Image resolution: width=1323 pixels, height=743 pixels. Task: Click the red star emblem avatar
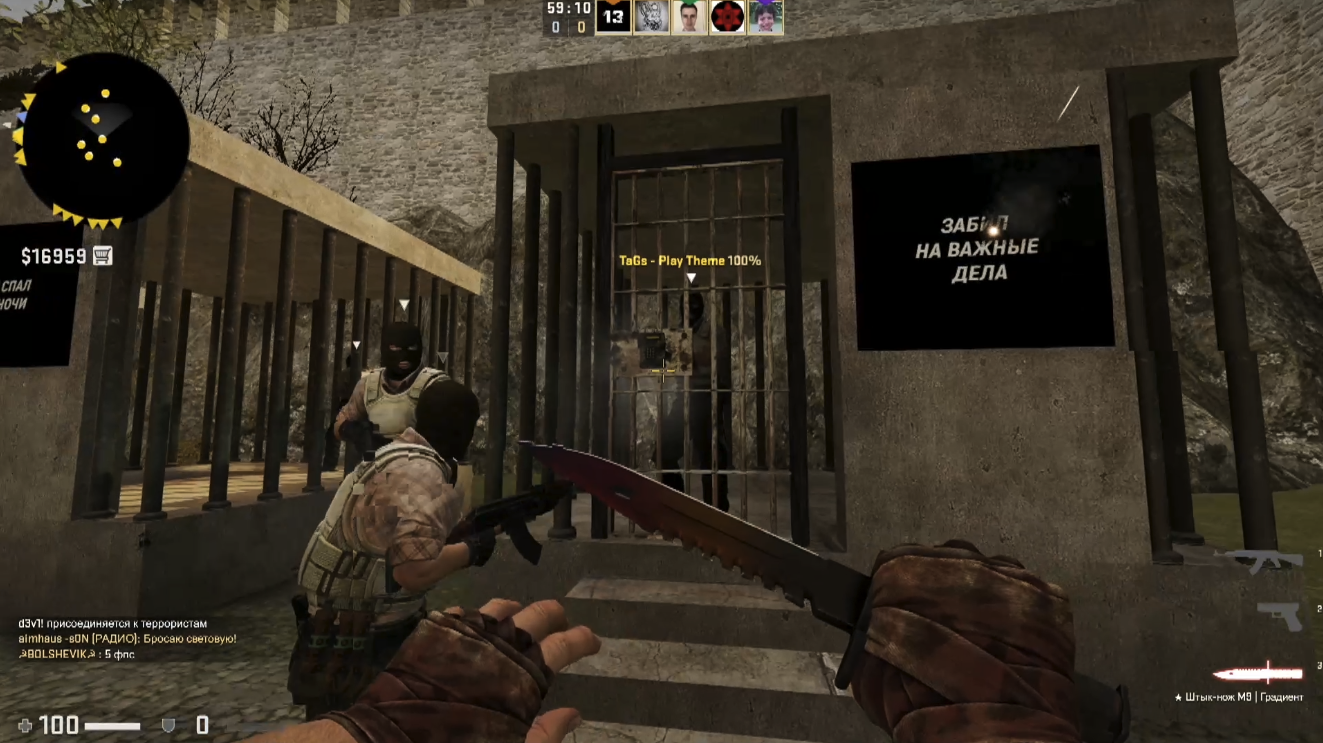pyautogui.click(x=727, y=17)
